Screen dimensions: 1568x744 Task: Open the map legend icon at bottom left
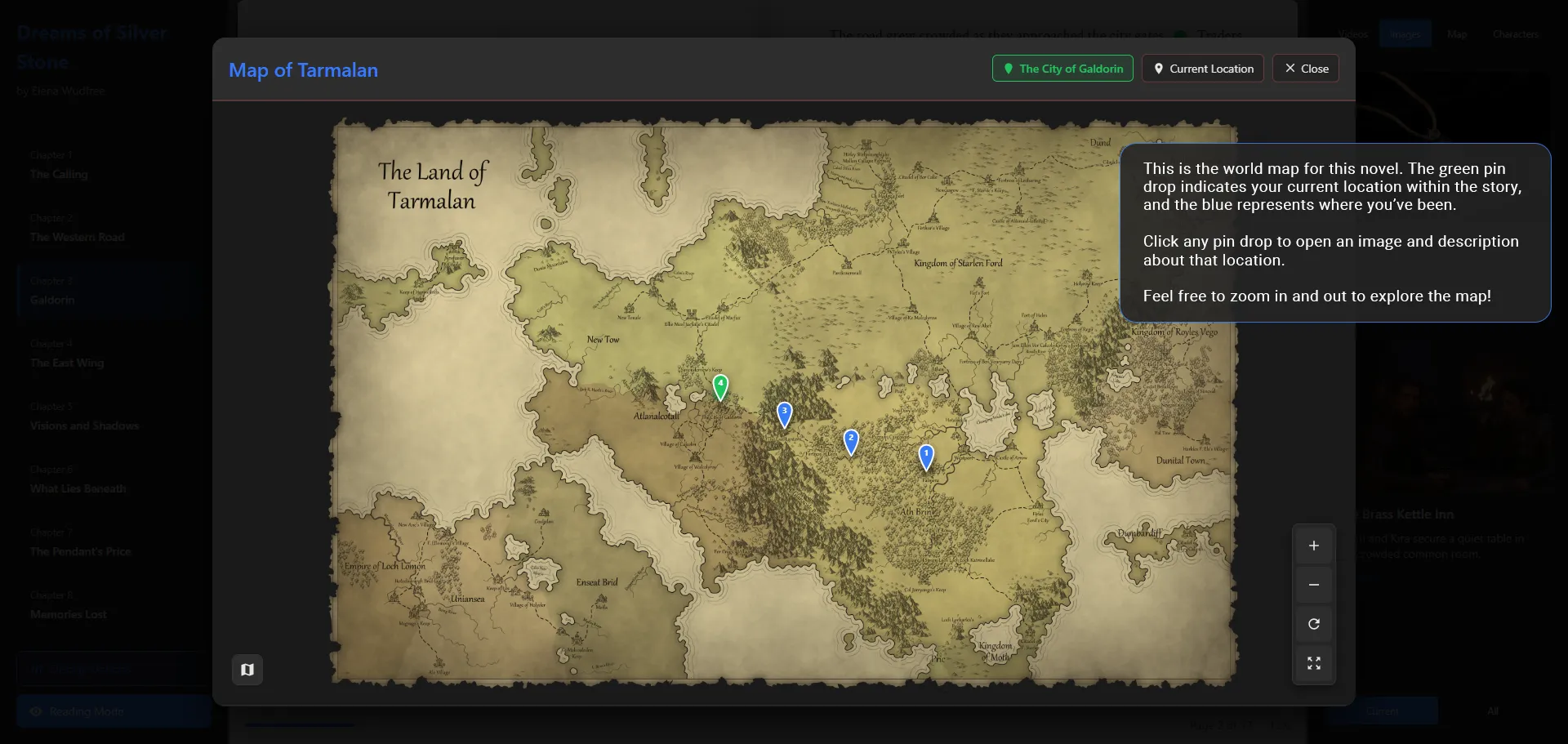click(247, 669)
